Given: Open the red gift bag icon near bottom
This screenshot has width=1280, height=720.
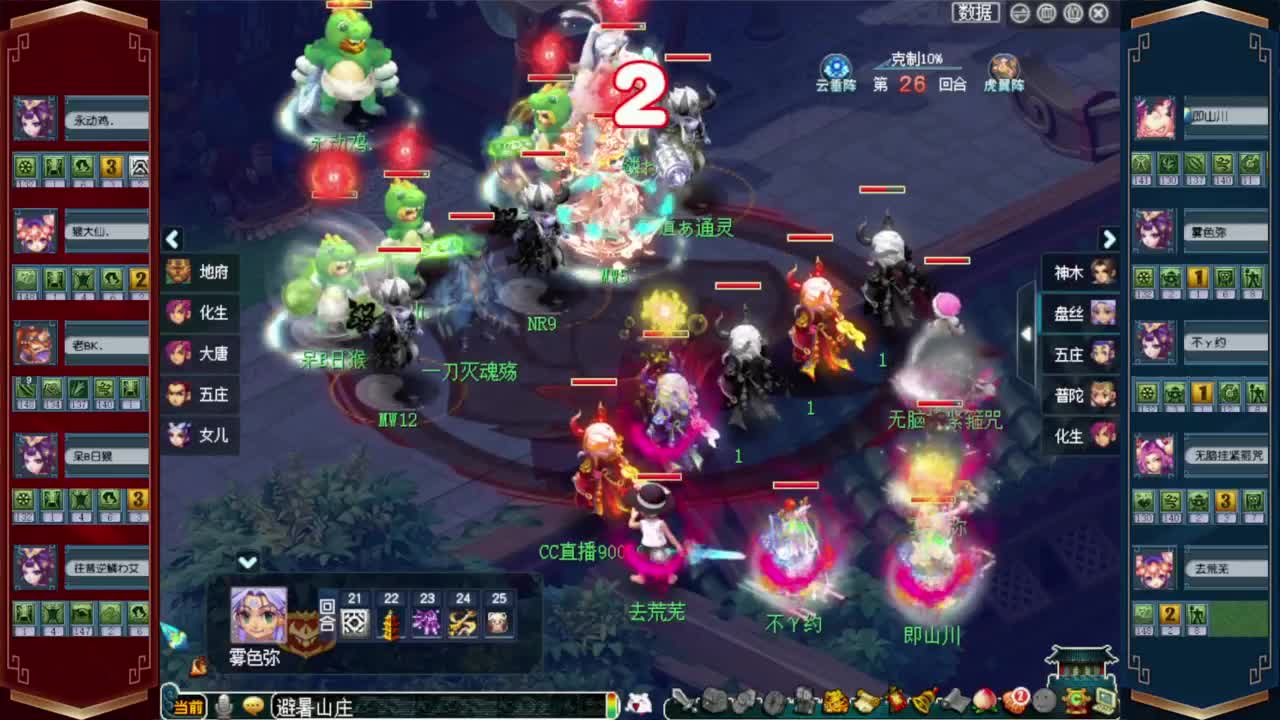Looking at the screenshot, I should (x=896, y=701).
